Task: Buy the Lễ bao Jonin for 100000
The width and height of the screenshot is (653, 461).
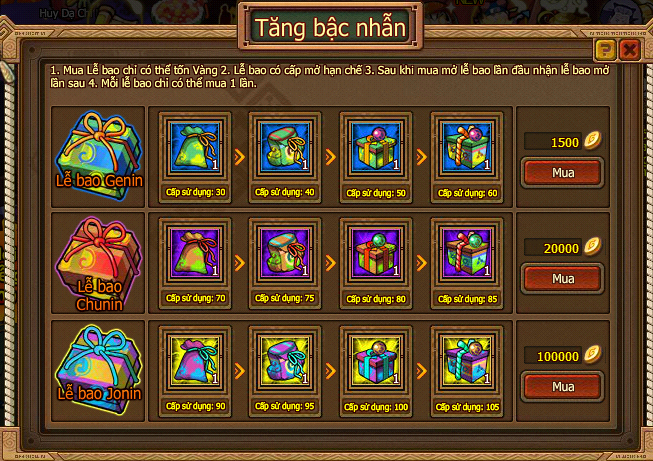Action: click(562, 386)
